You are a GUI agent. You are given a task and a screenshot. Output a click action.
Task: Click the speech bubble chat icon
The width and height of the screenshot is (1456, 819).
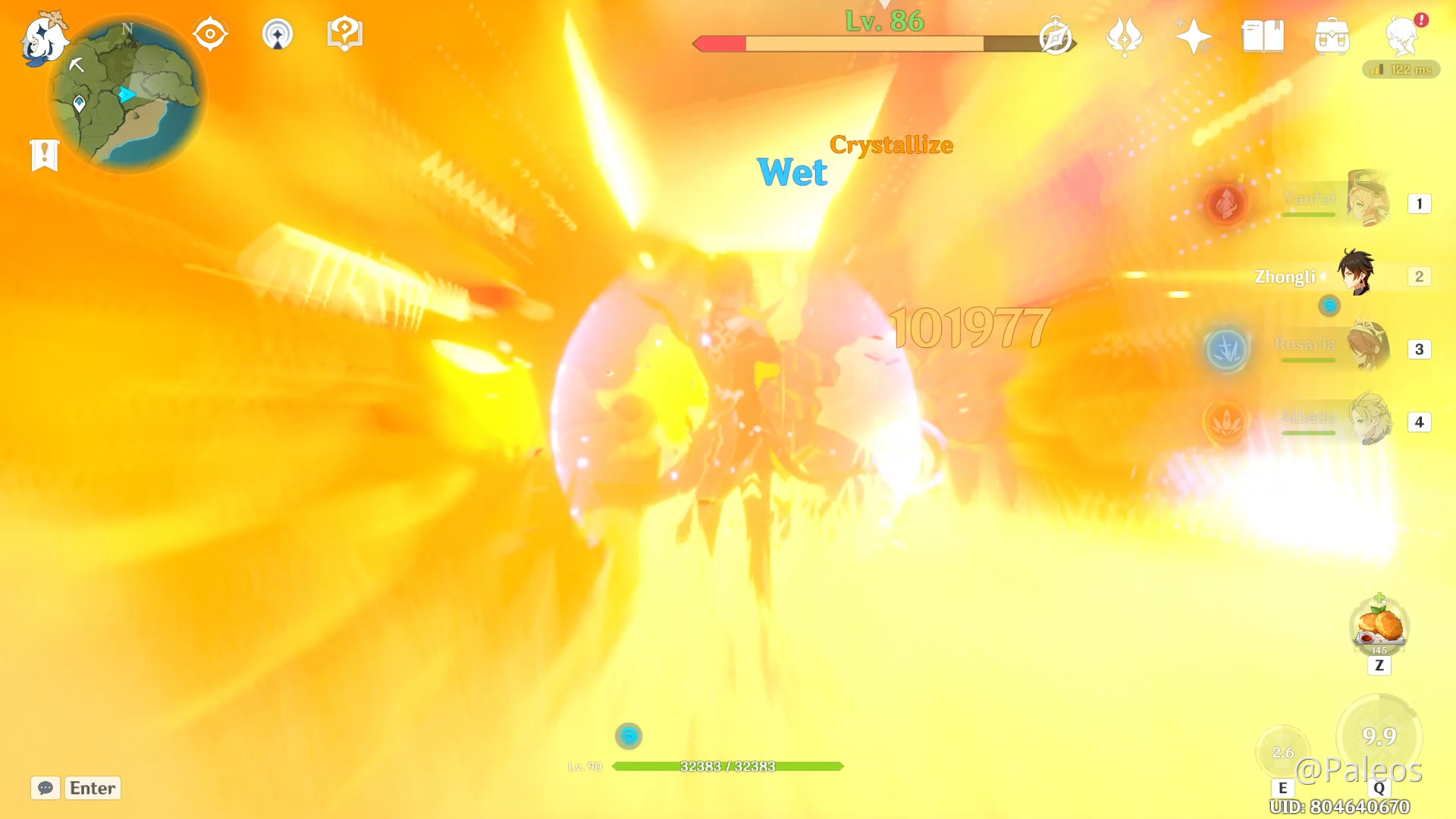tap(45, 788)
